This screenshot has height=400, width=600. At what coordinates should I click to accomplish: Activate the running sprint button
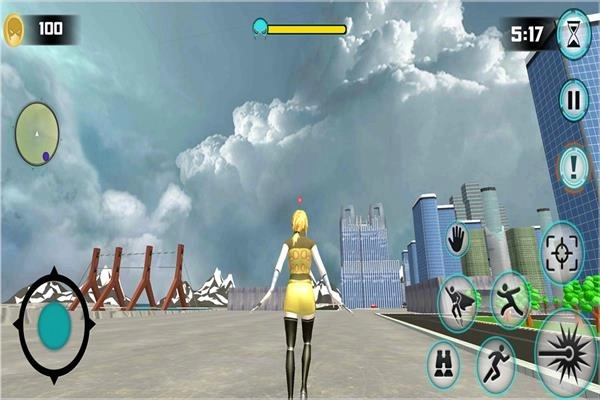[496, 363]
